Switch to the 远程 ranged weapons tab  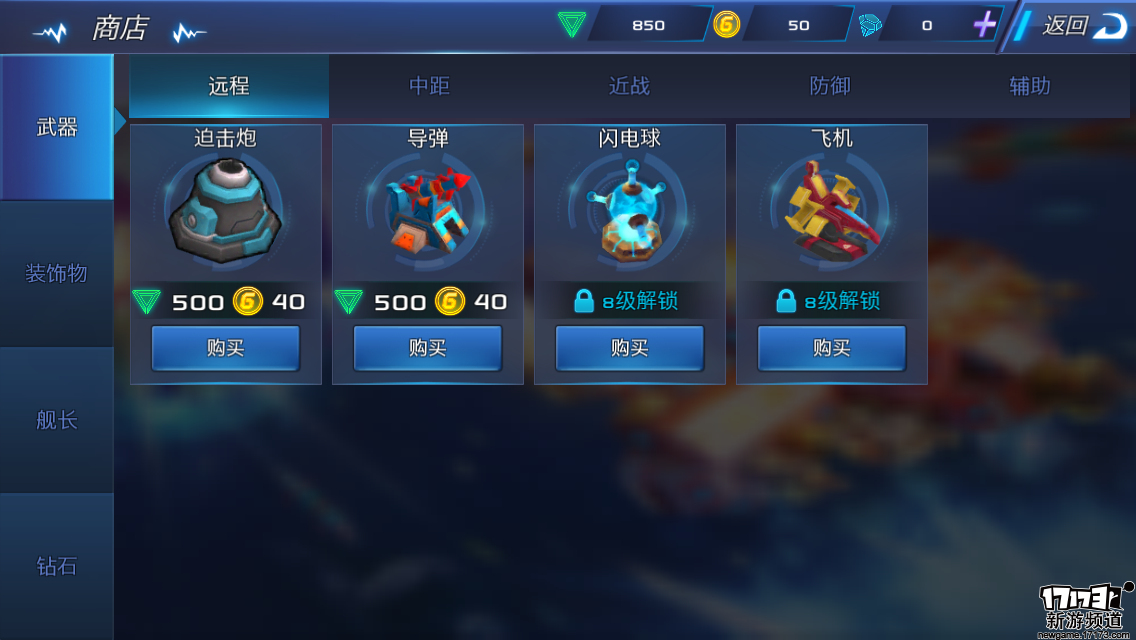click(229, 86)
